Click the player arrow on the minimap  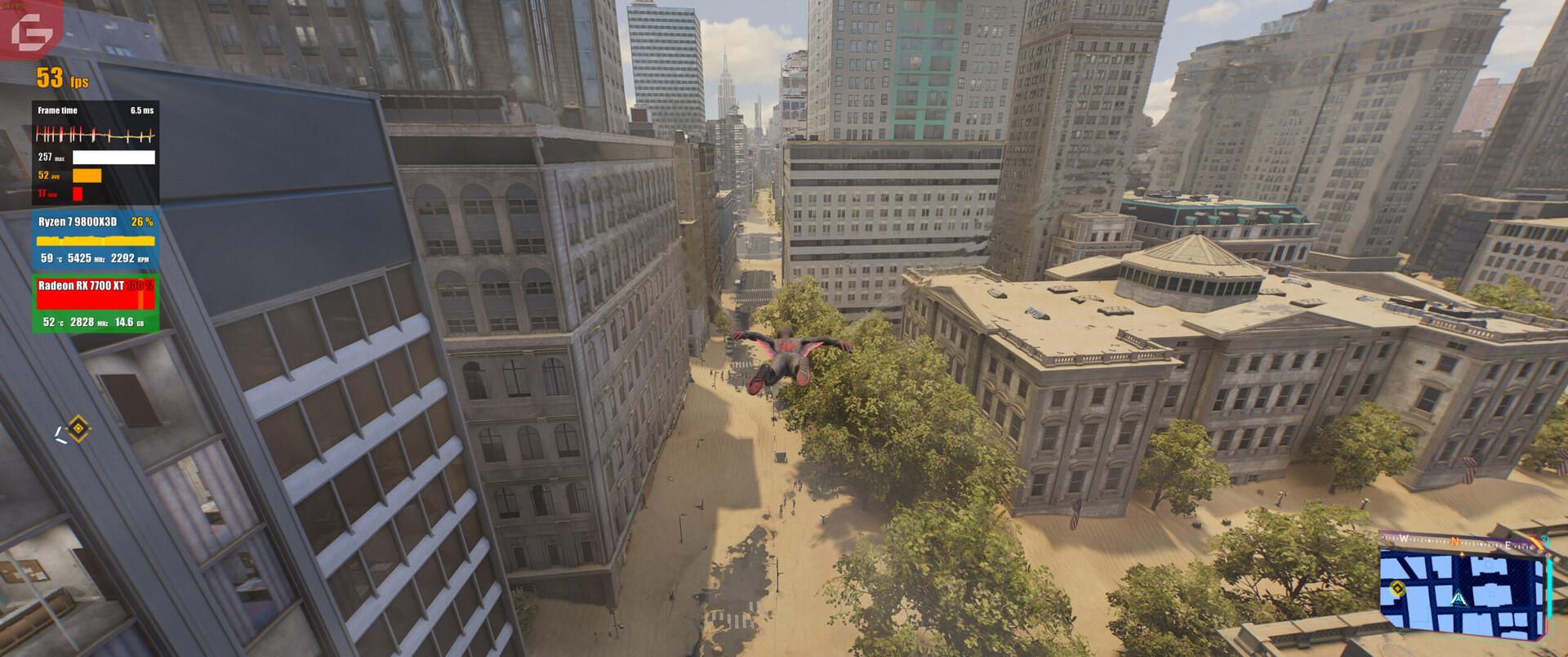tap(1458, 599)
